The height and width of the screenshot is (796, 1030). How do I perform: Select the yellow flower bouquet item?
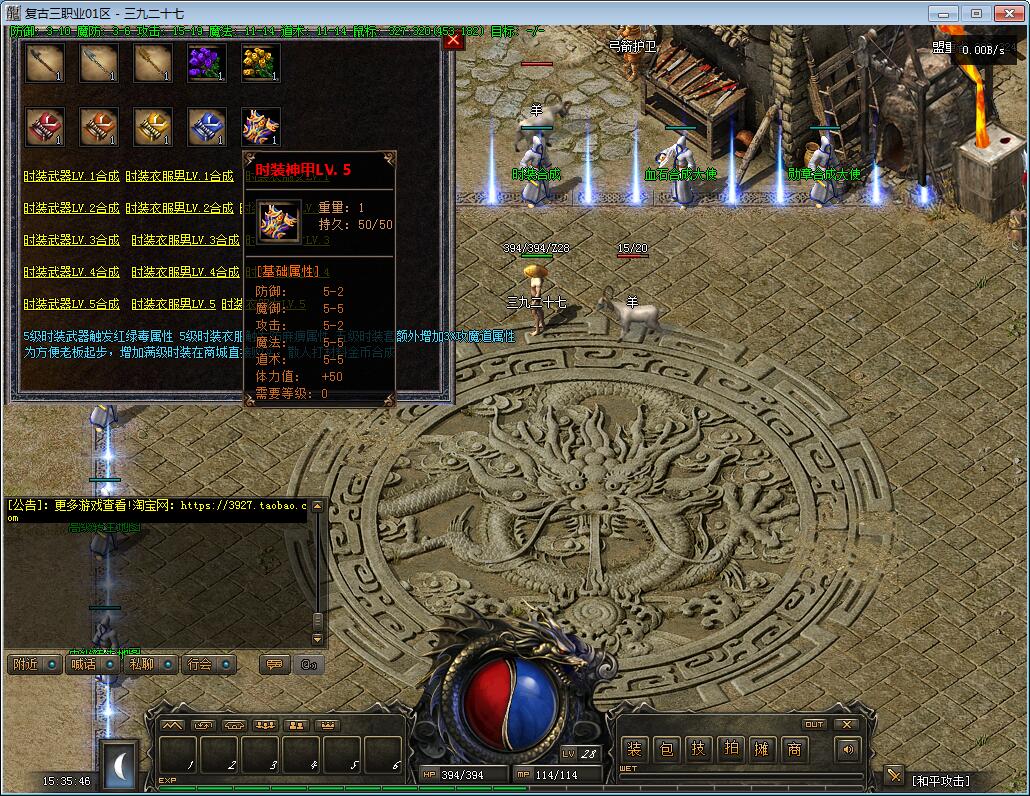click(x=260, y=63)
